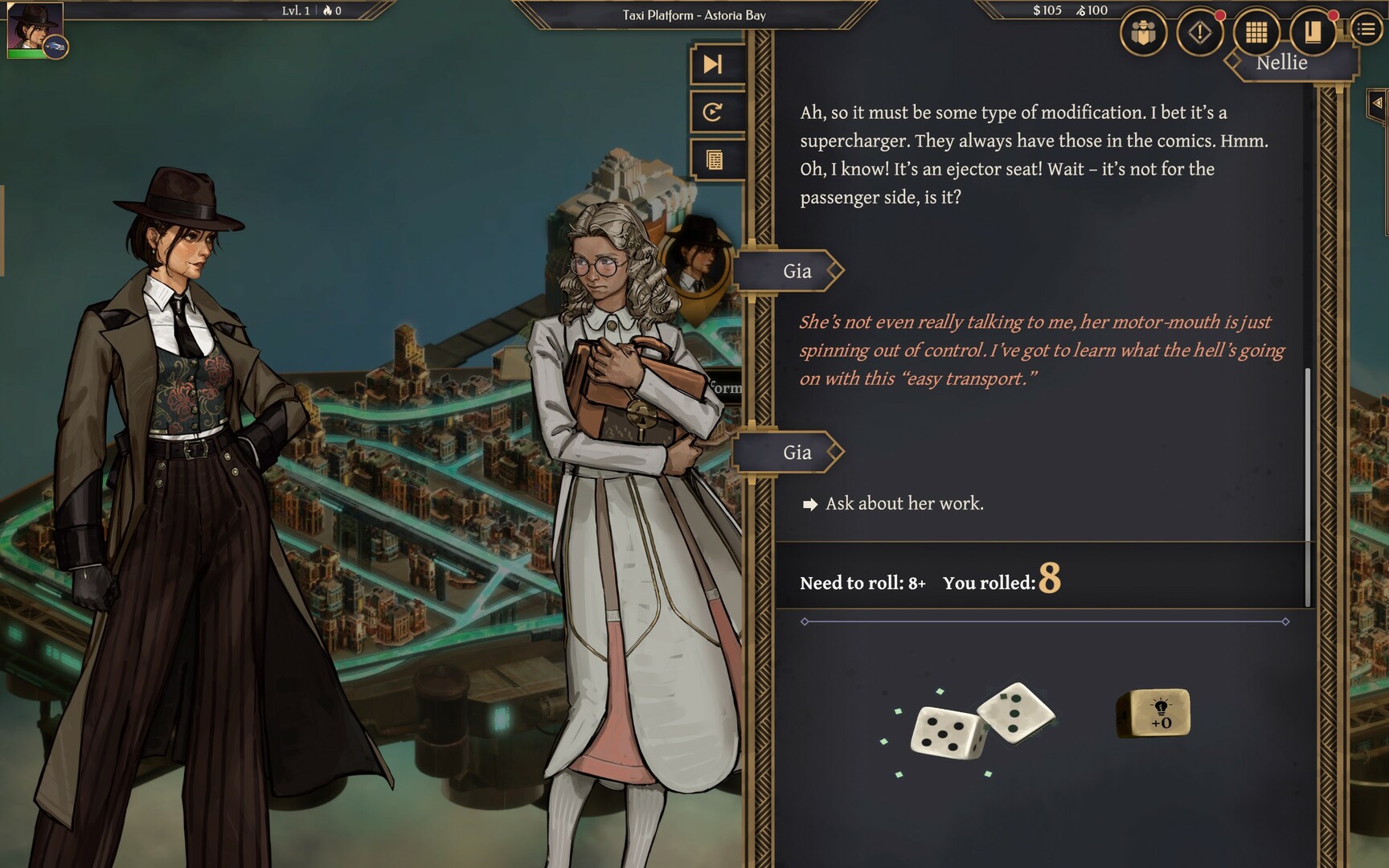Screen dimensions: 1389x868
Task: Expand the Gia name plate chevron
Action: coord(834,270)
